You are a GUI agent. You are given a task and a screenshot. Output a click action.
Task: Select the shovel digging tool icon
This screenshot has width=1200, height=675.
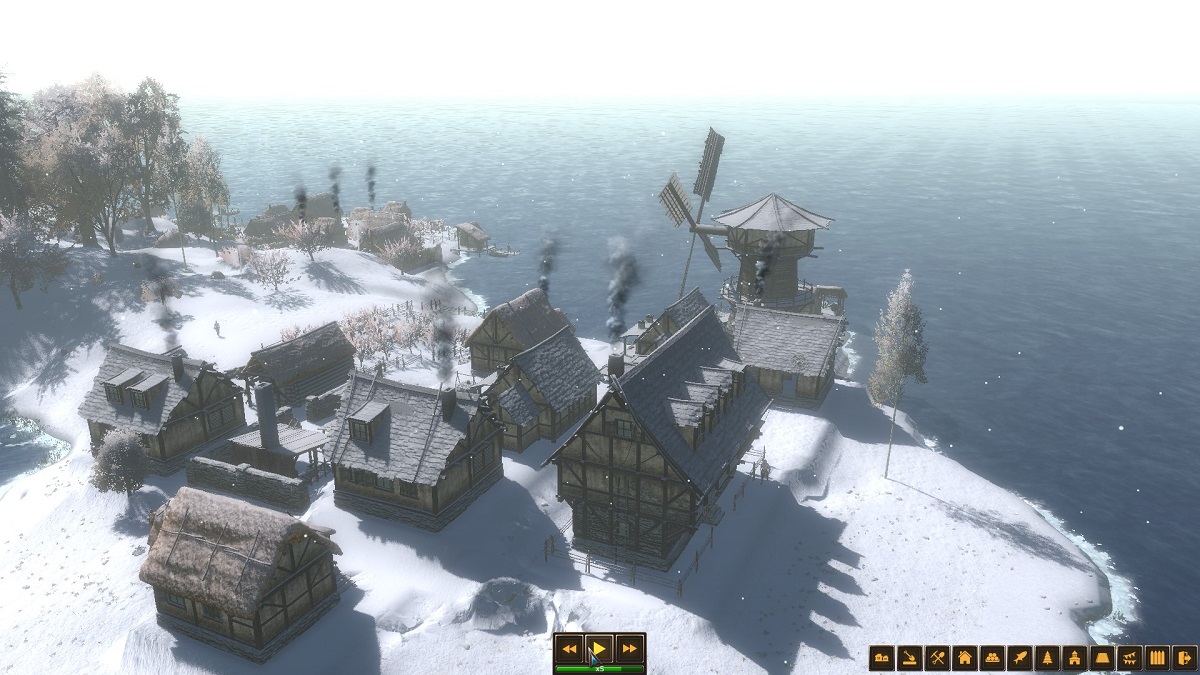[909, 657]
